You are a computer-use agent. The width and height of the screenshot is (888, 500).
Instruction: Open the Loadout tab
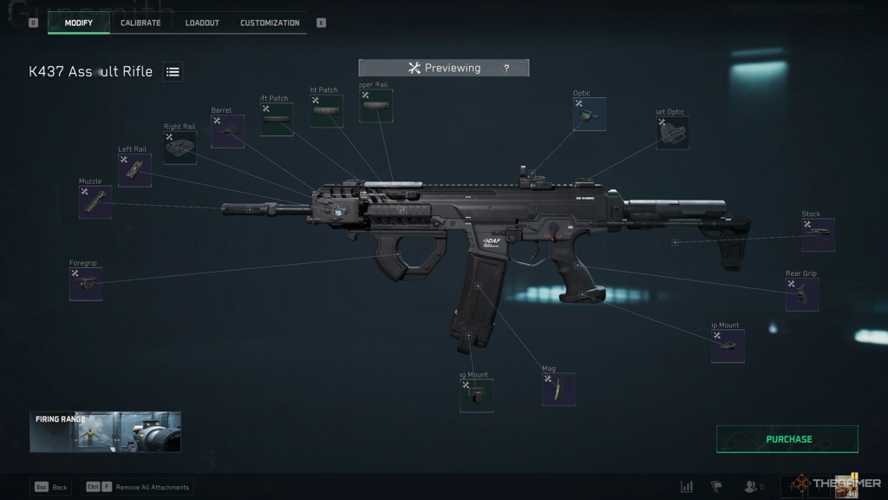click(x=202, y=22)
